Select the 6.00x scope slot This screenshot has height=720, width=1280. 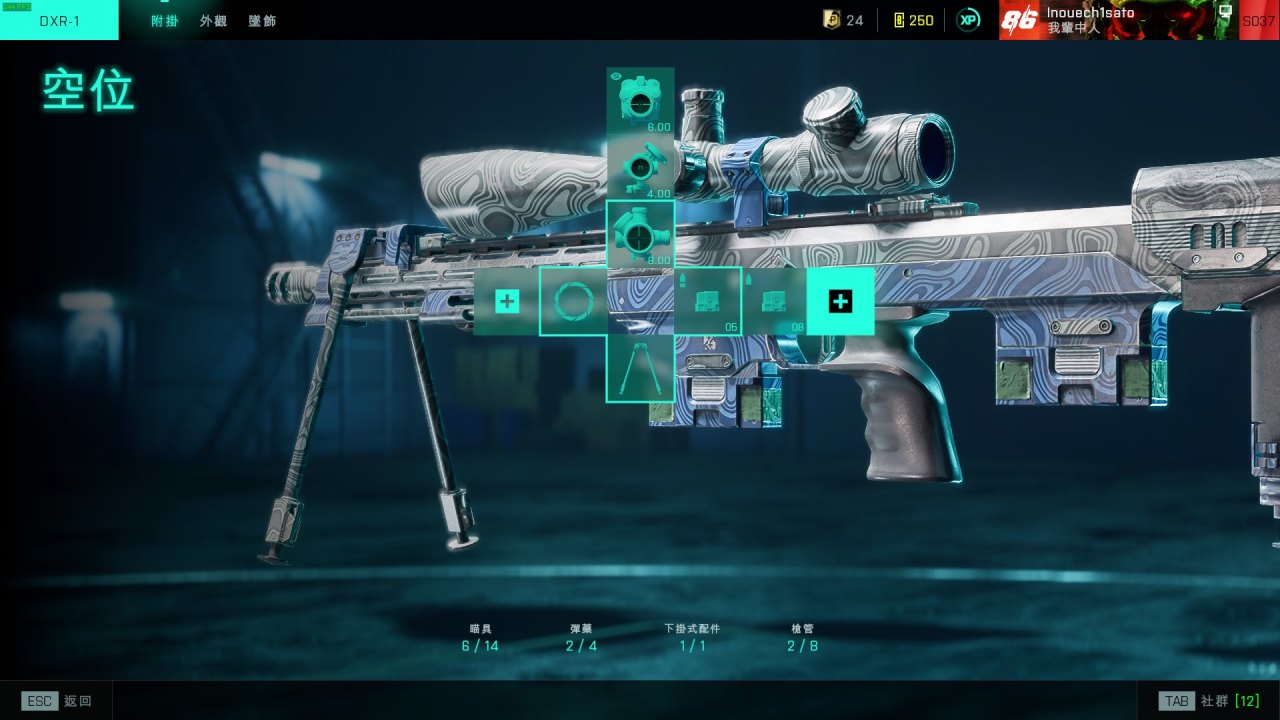click(x=640, y=101)
